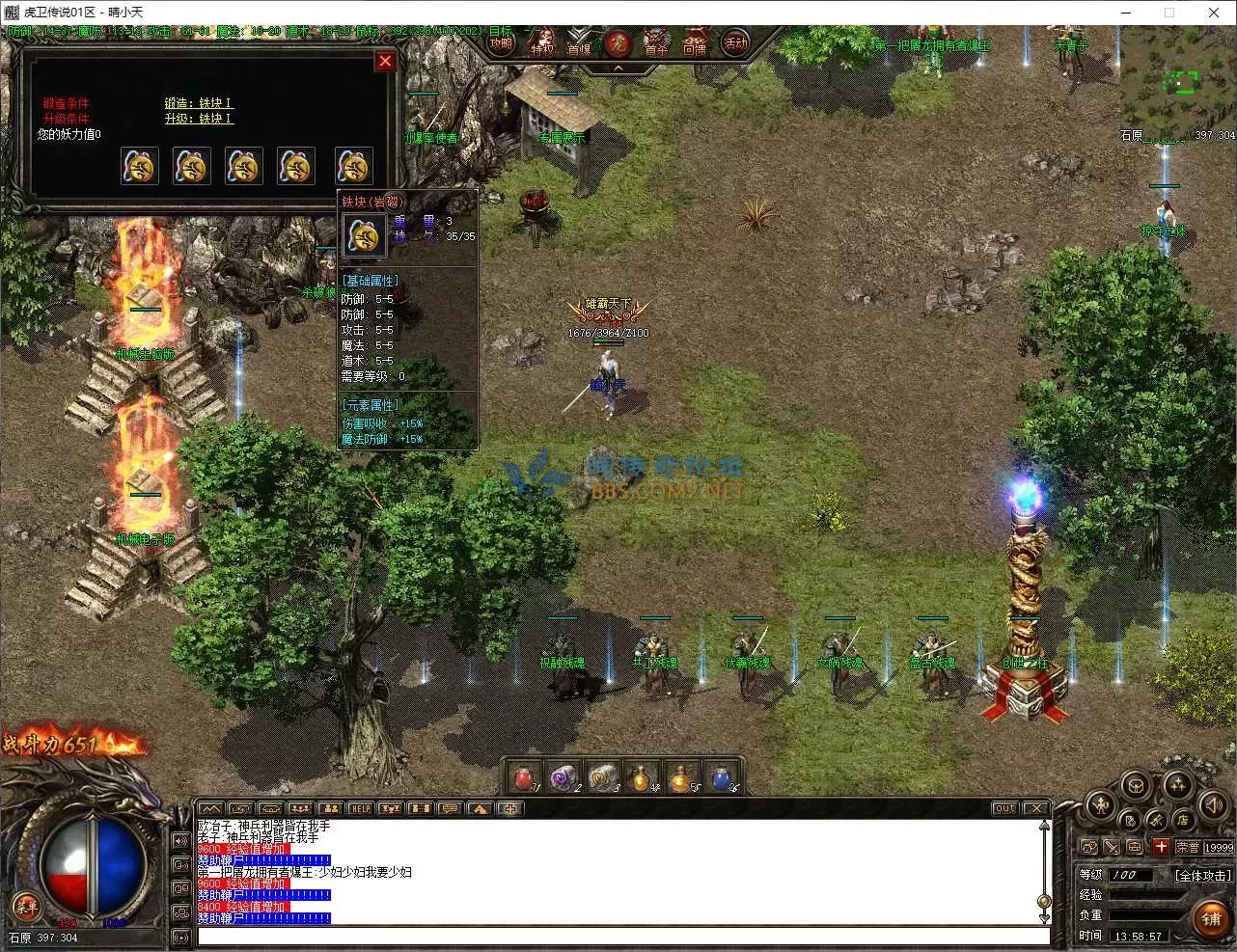Select the red 宠 pet button
Screen dimensions: 1237x952
618,43
